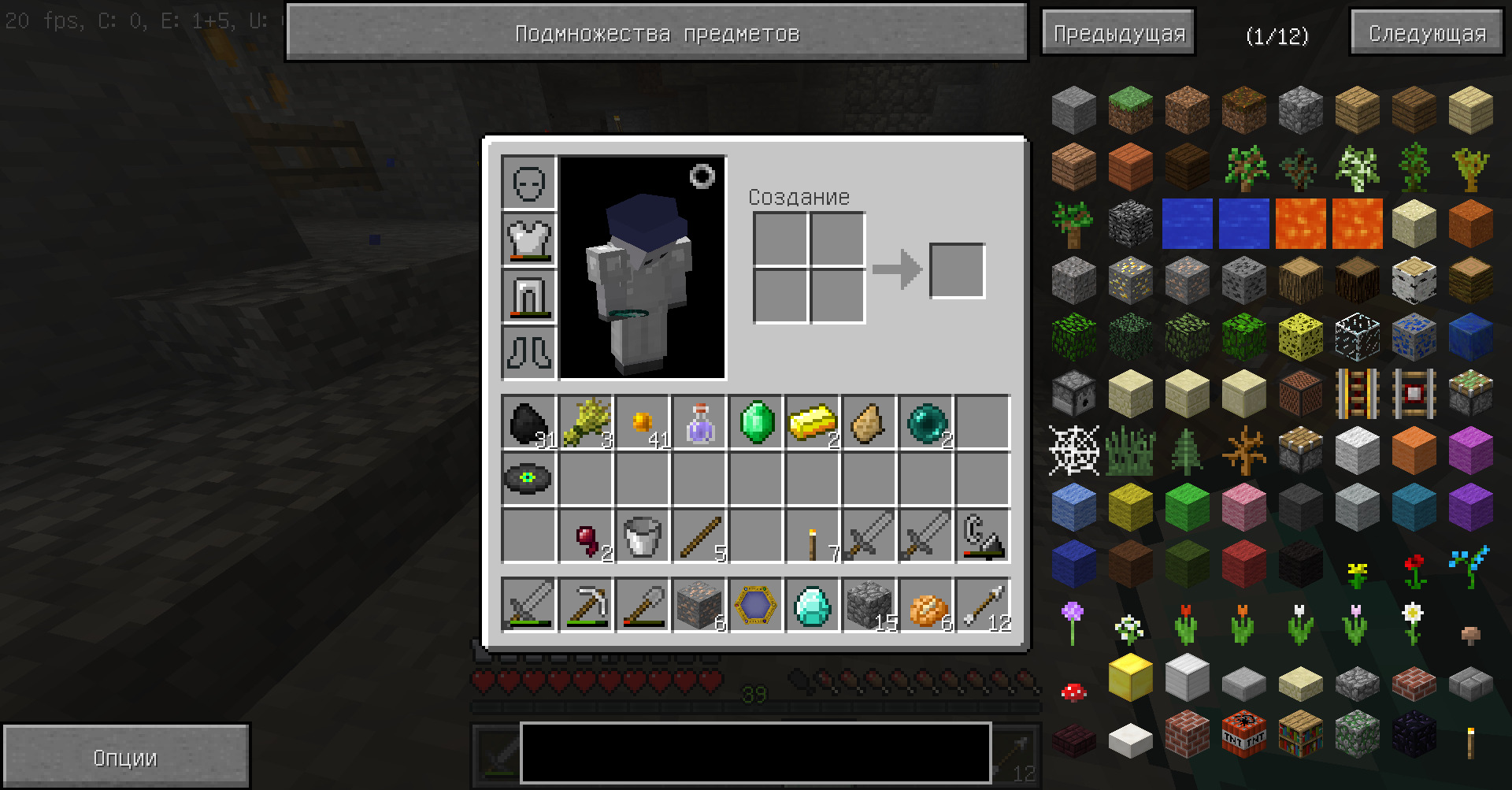Select the emerald in the inventory

point(756,422)
